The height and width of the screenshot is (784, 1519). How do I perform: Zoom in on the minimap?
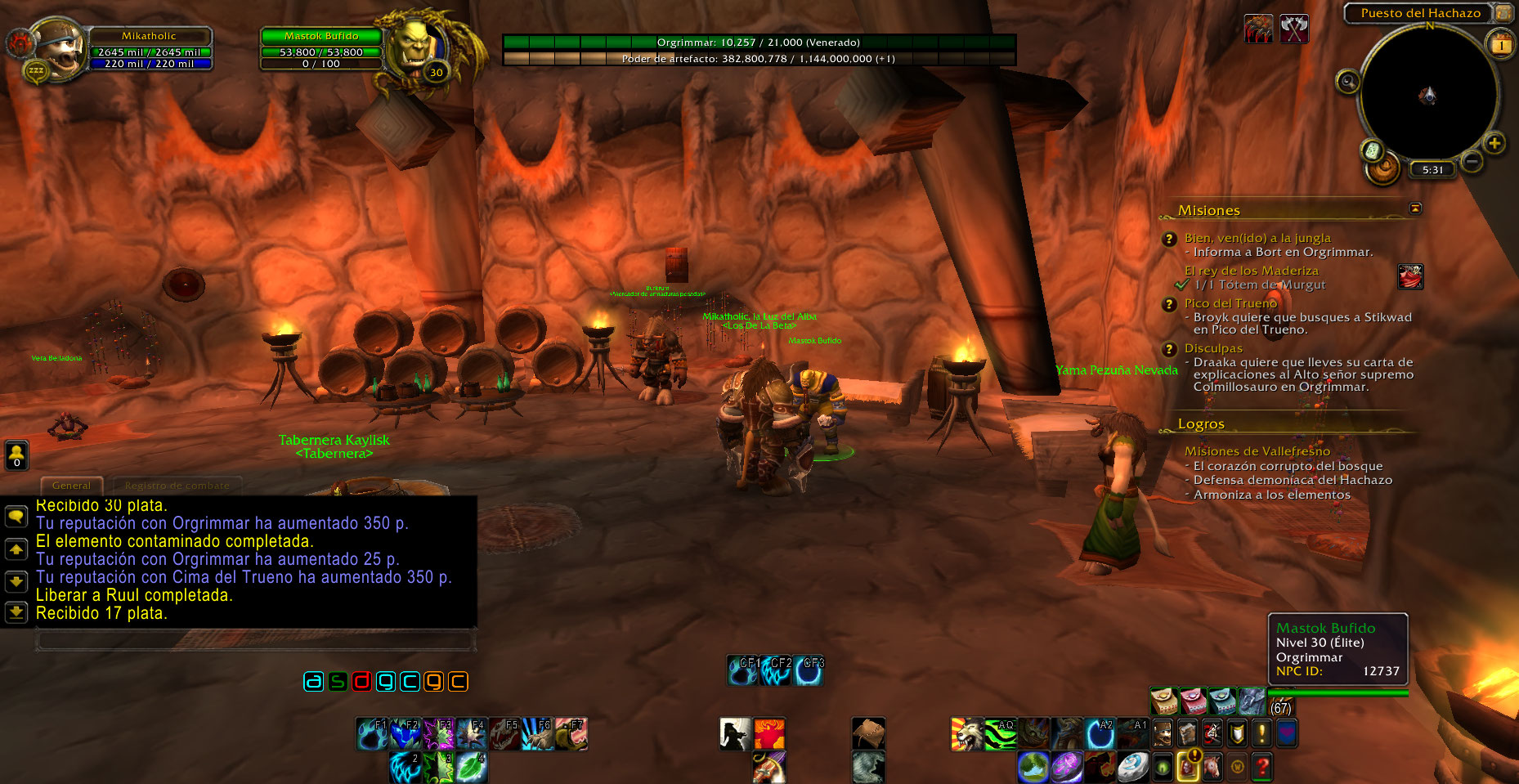1494,144
